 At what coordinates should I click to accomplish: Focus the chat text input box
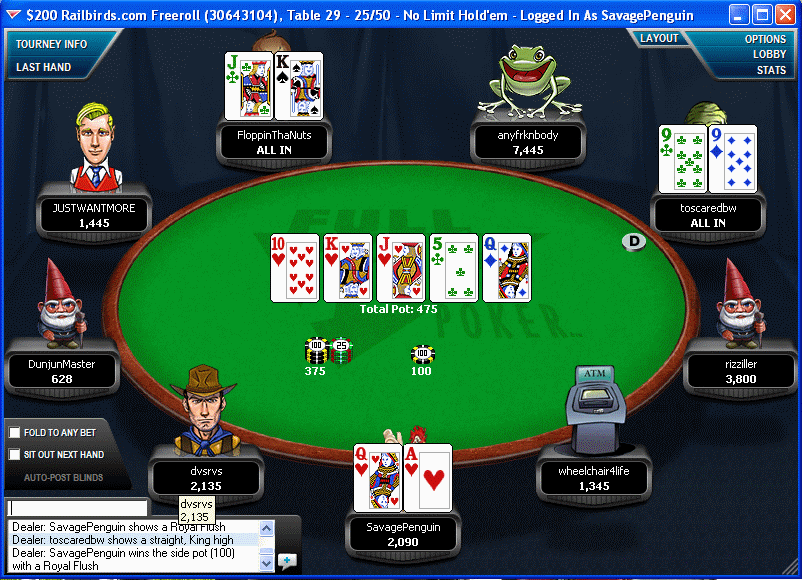[77, 507]
